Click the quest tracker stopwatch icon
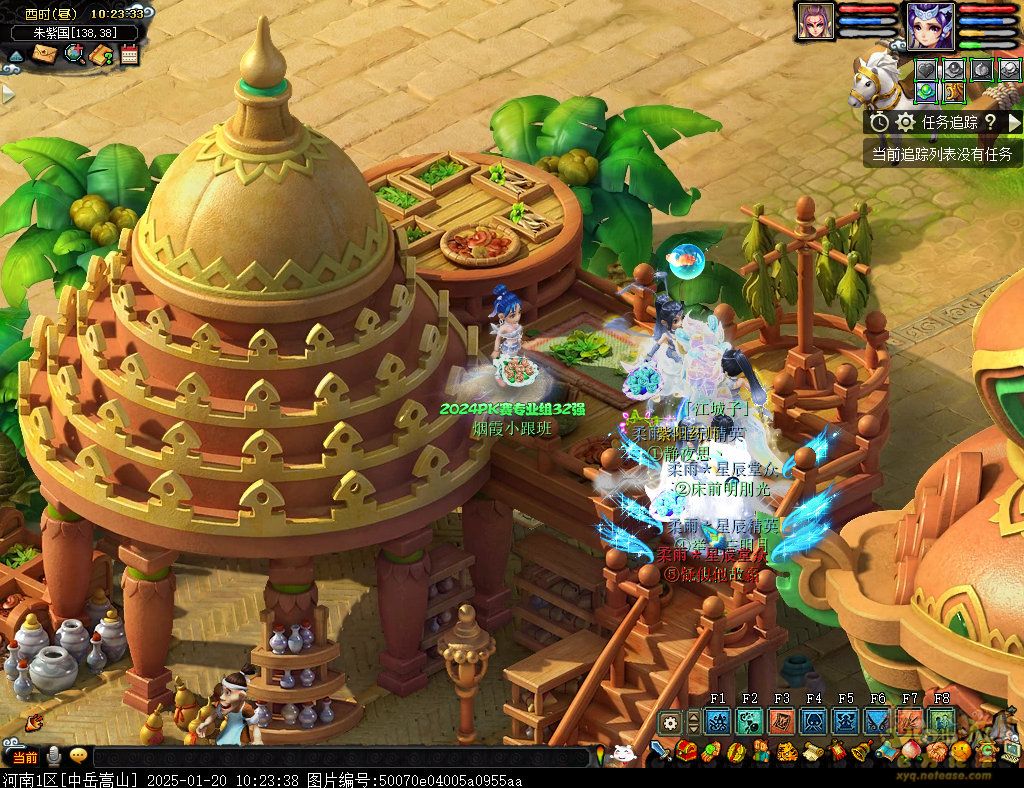Image resolution: width=1024 pixels, height=788 pixels. click(879, 122)
